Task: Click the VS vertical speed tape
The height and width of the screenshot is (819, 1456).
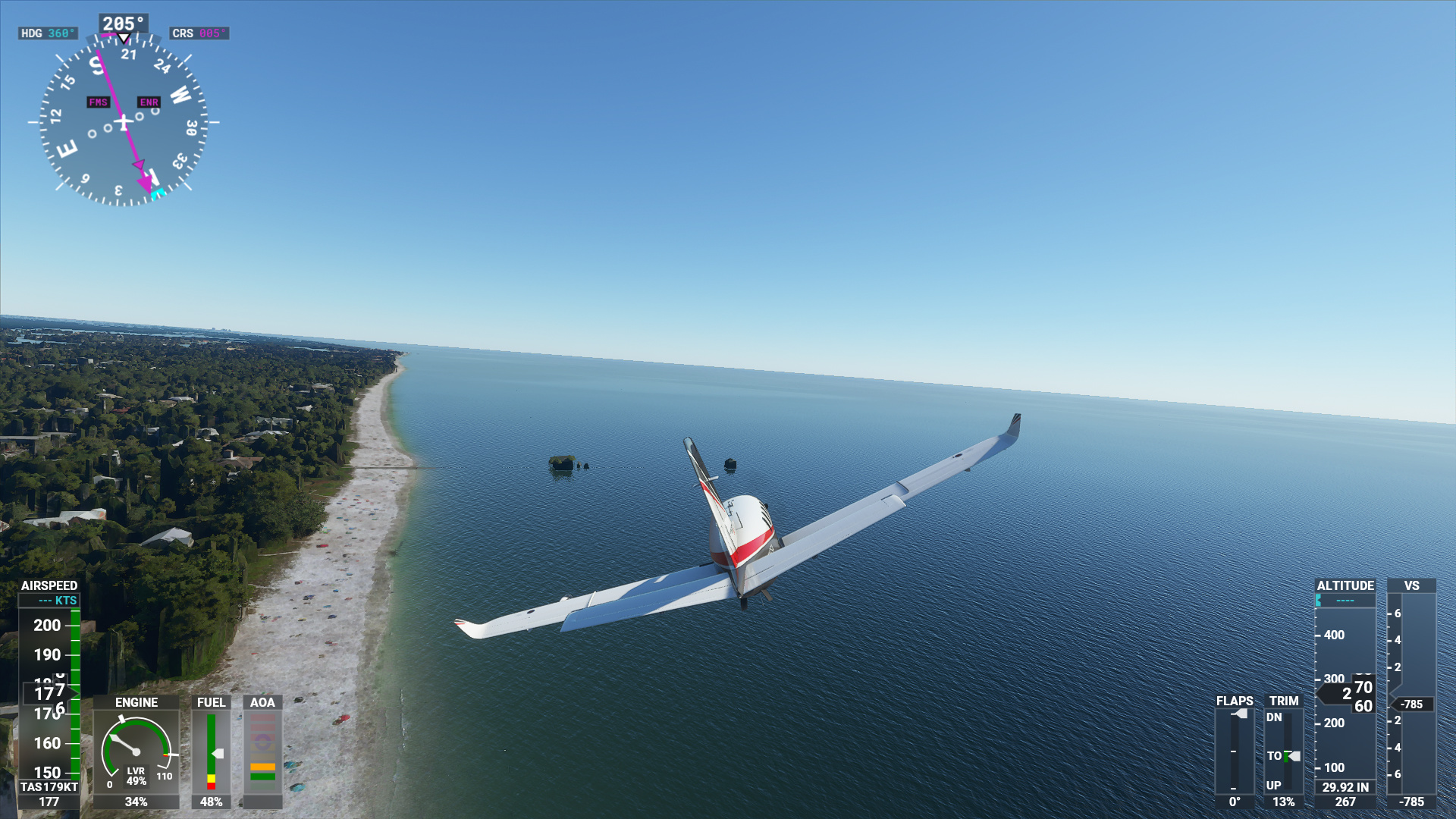Action: 1410,692
